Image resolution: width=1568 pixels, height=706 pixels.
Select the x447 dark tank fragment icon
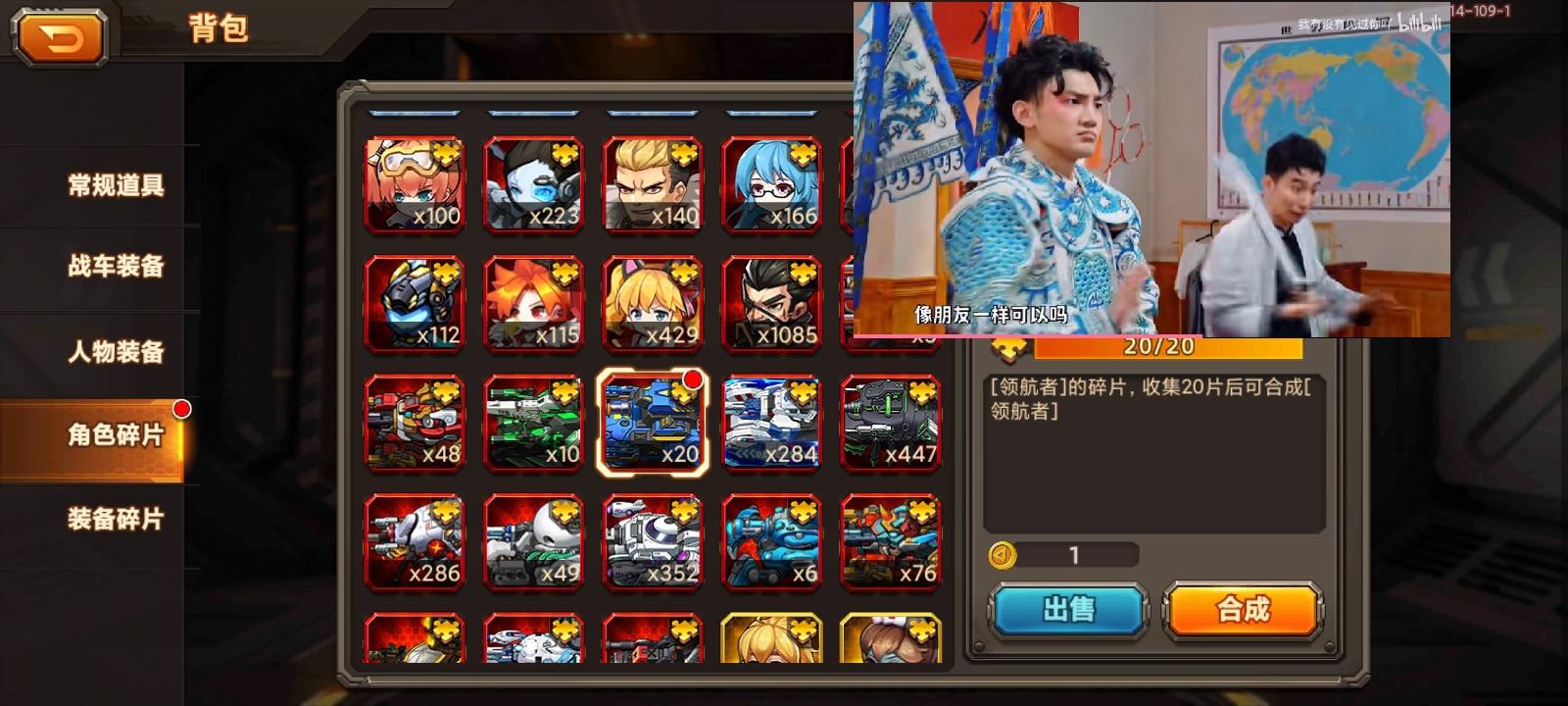click(890, 422)
